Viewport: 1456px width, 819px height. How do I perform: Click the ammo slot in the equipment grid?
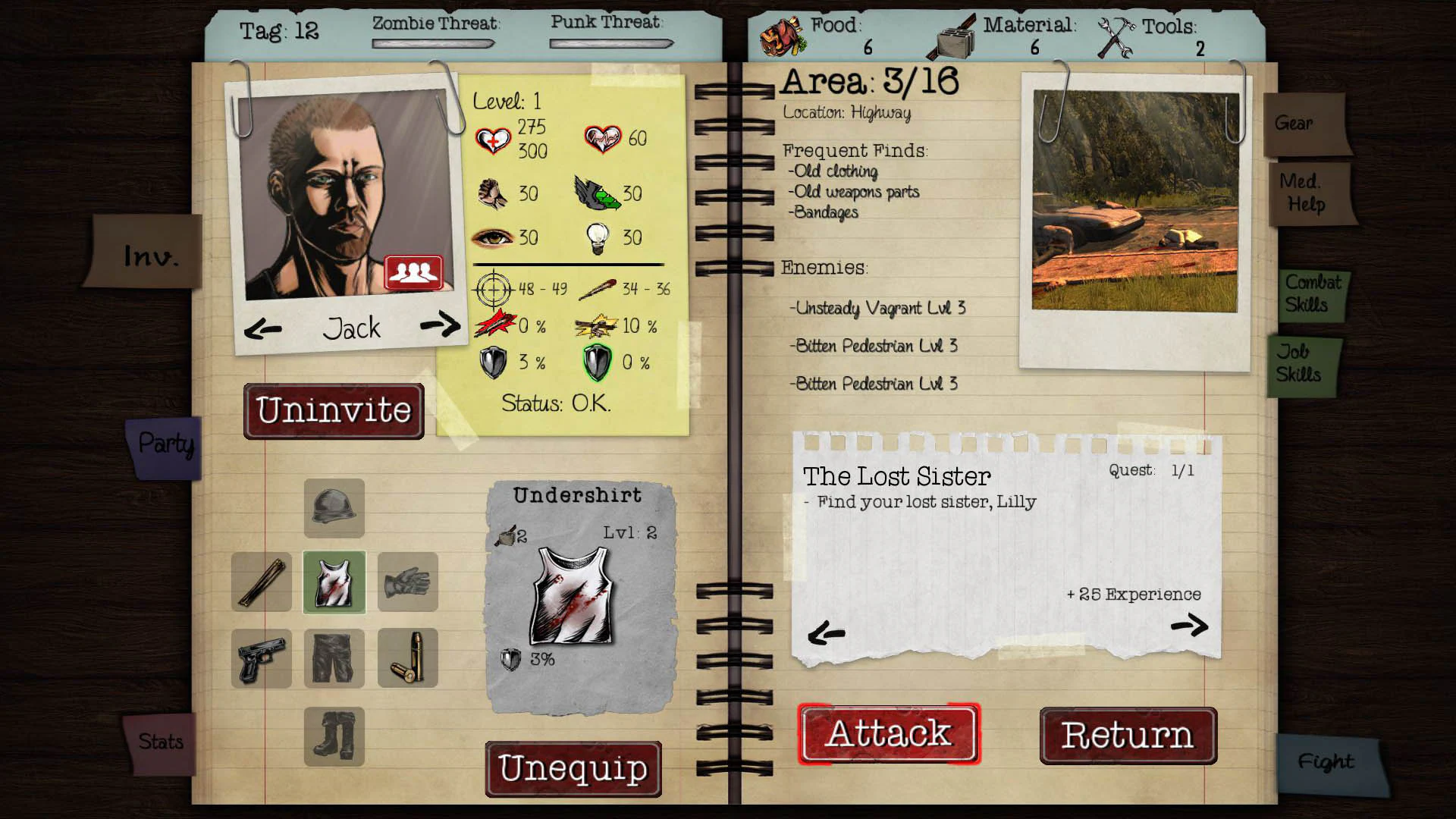coord(407,658)
